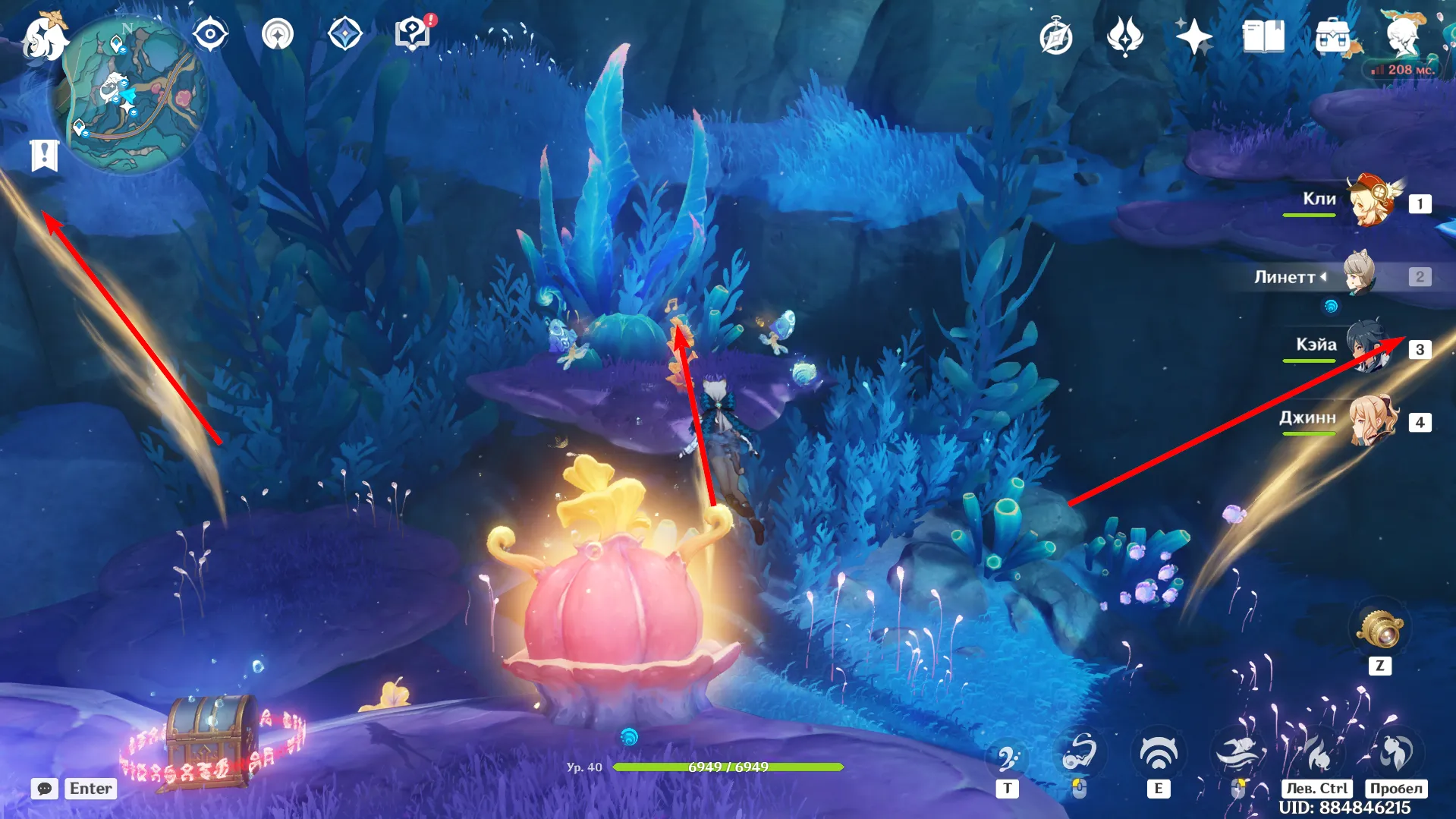
Task: Switch to party member Кли
Action: pyautogui.click(x=1373, y=202)
